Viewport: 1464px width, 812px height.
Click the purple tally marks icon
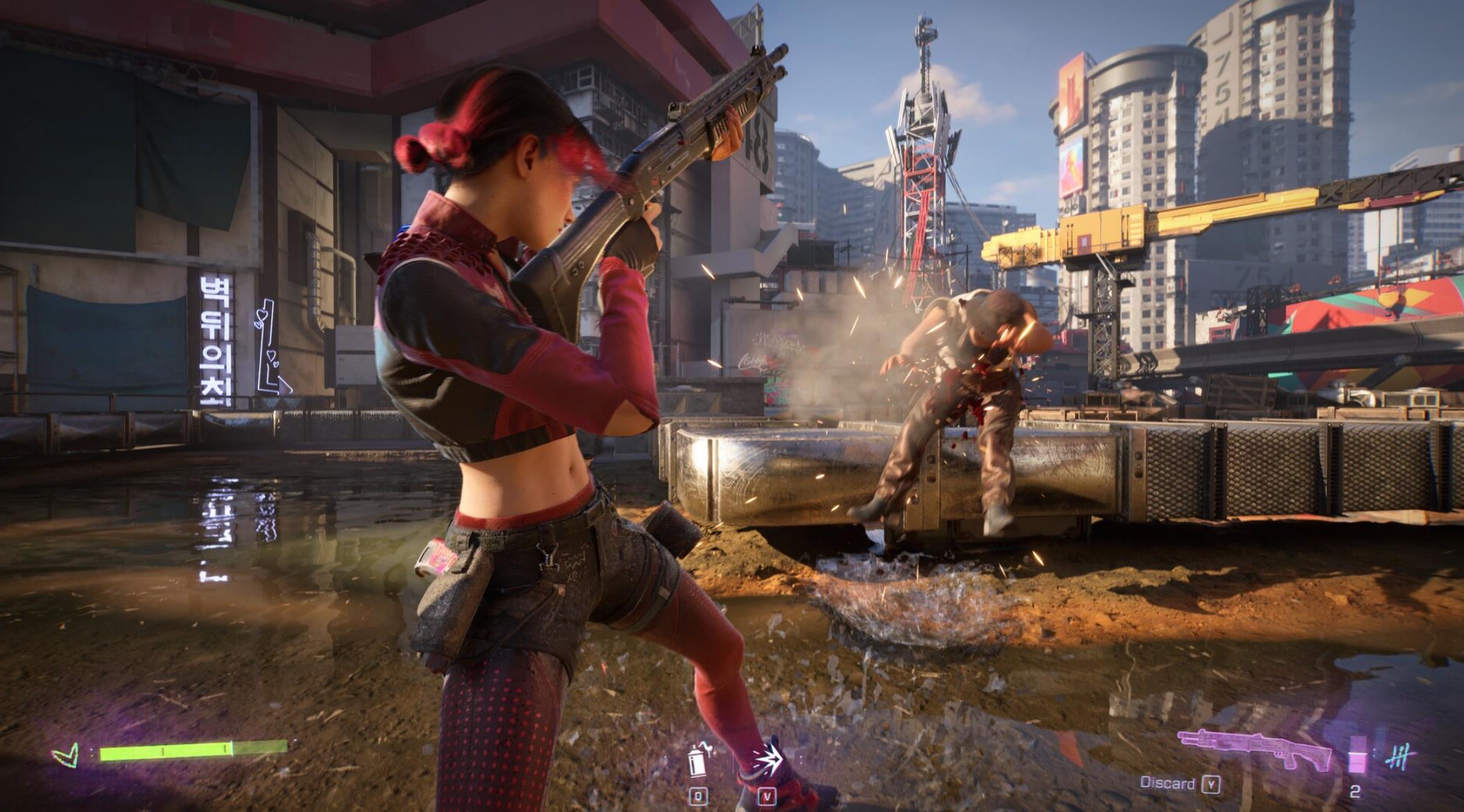pyautogui.click(x=1398, y=757)
